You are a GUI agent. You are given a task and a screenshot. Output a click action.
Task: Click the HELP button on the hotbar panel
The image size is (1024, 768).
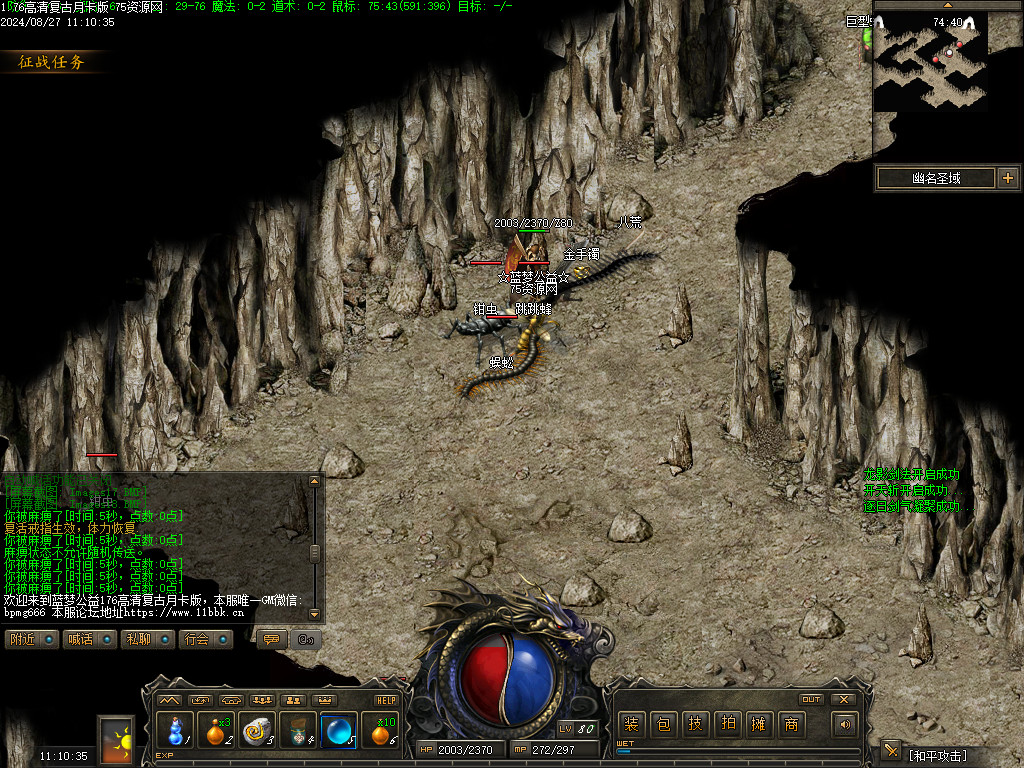[386, 700]
